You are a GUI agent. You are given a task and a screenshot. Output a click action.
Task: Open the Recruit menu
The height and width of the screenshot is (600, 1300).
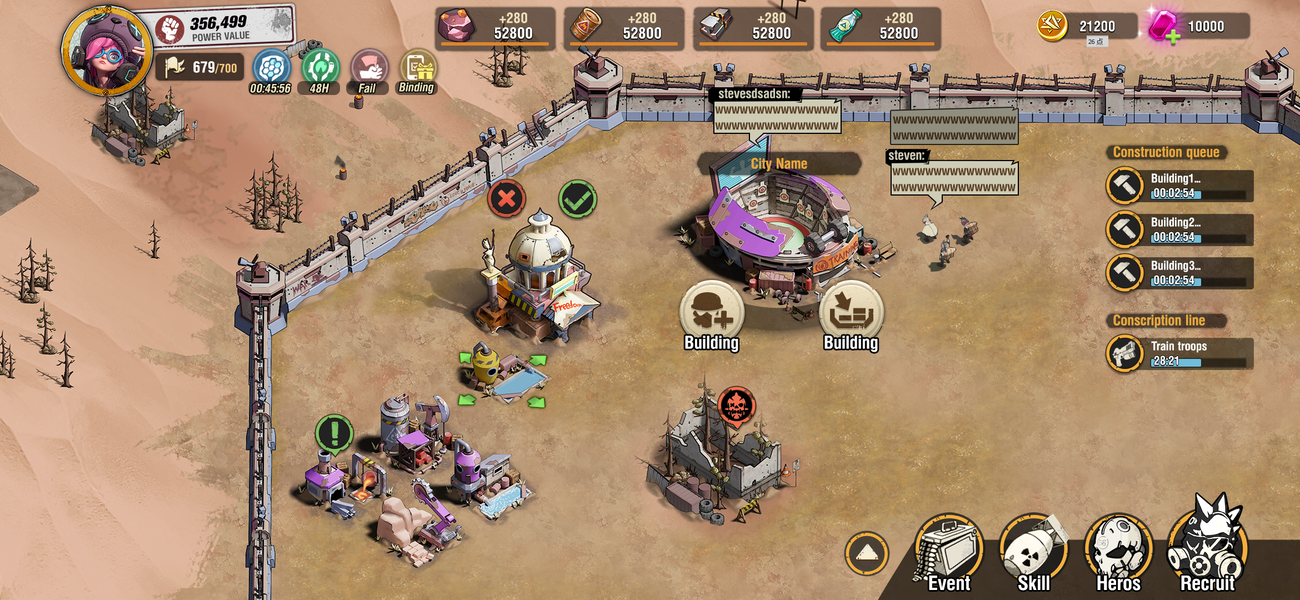pyautogui.click(x=1207, y=548)
